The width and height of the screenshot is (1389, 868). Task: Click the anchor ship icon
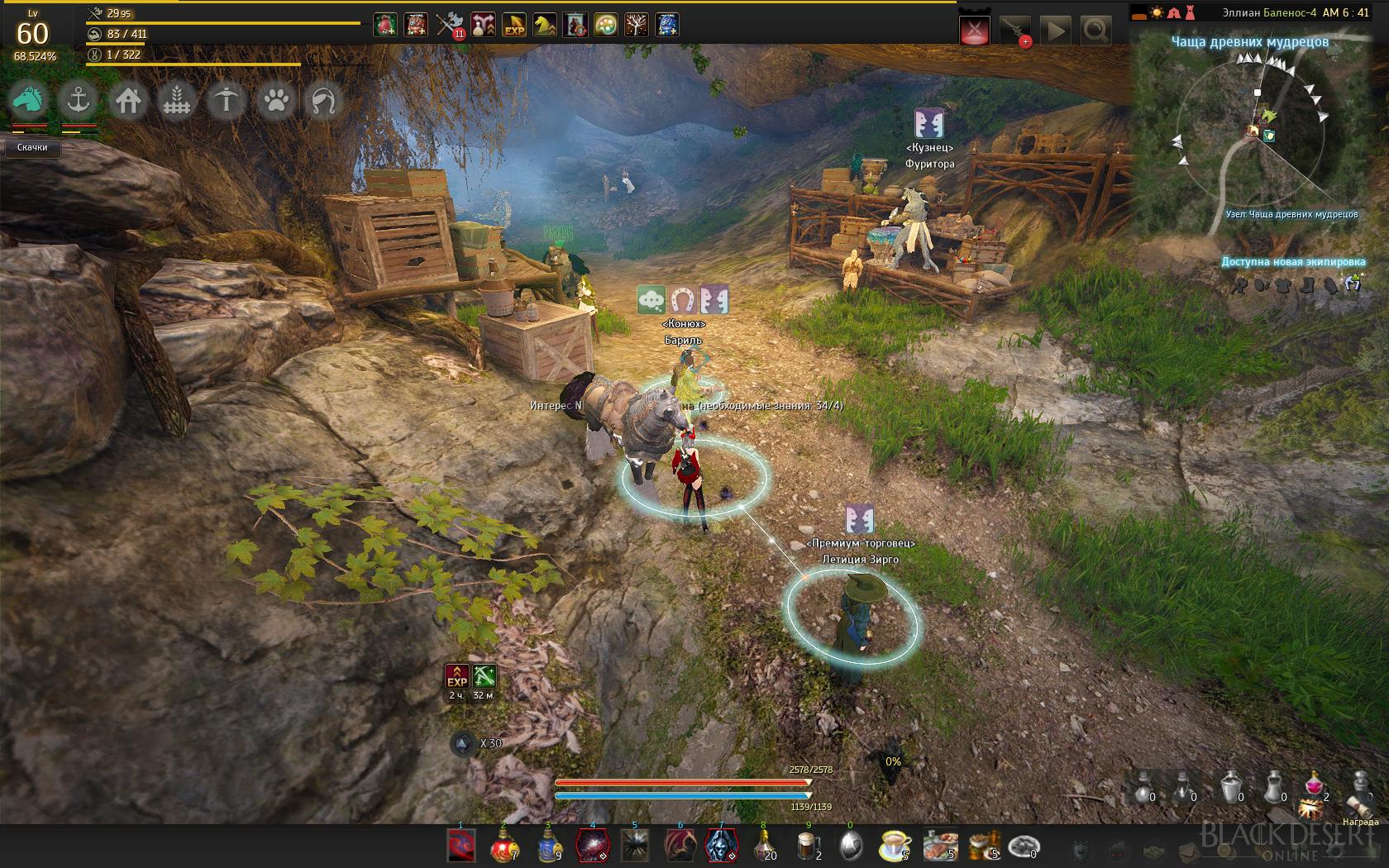click(x=79, y=101)
